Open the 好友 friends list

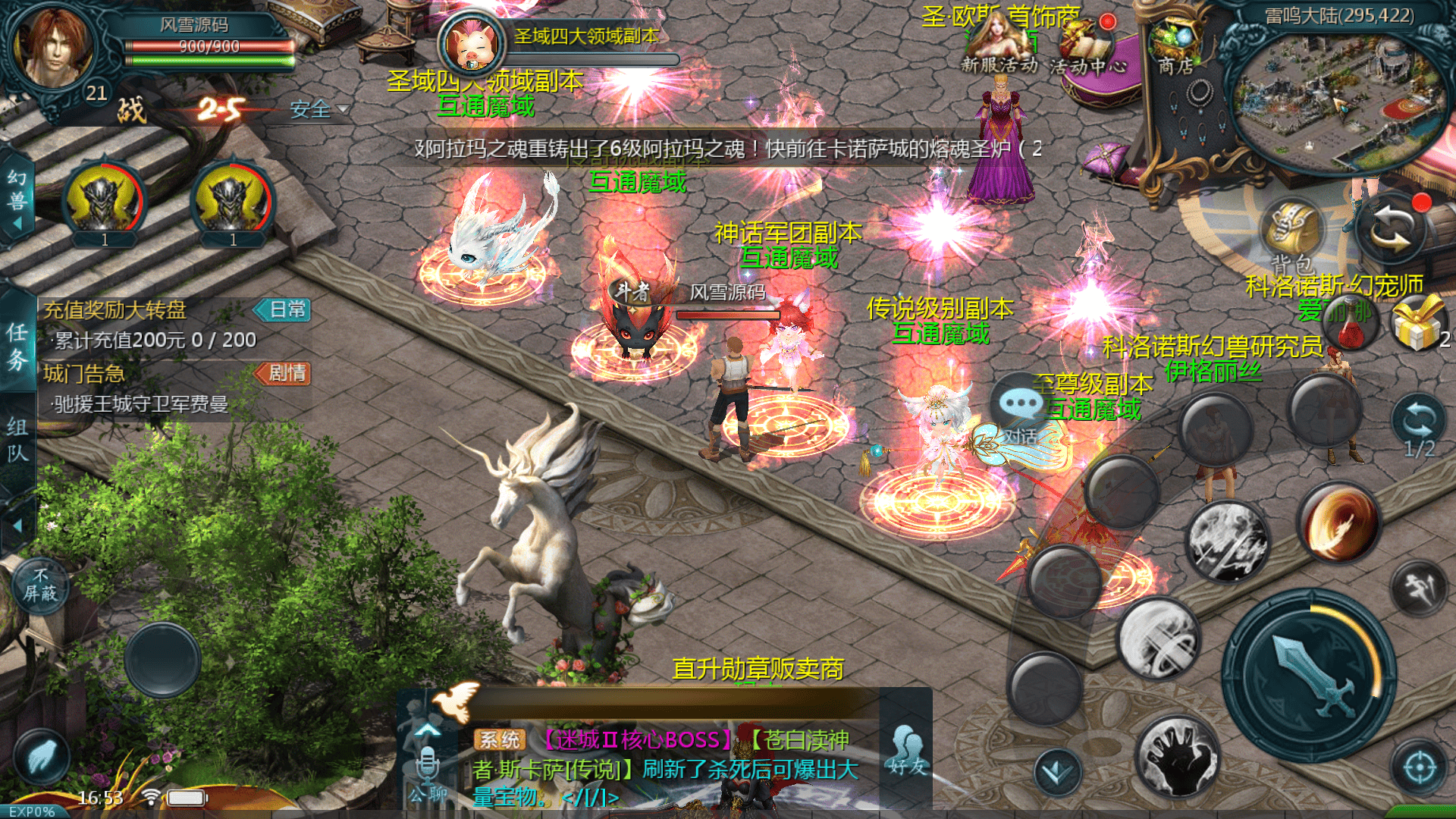pos(907,751)
